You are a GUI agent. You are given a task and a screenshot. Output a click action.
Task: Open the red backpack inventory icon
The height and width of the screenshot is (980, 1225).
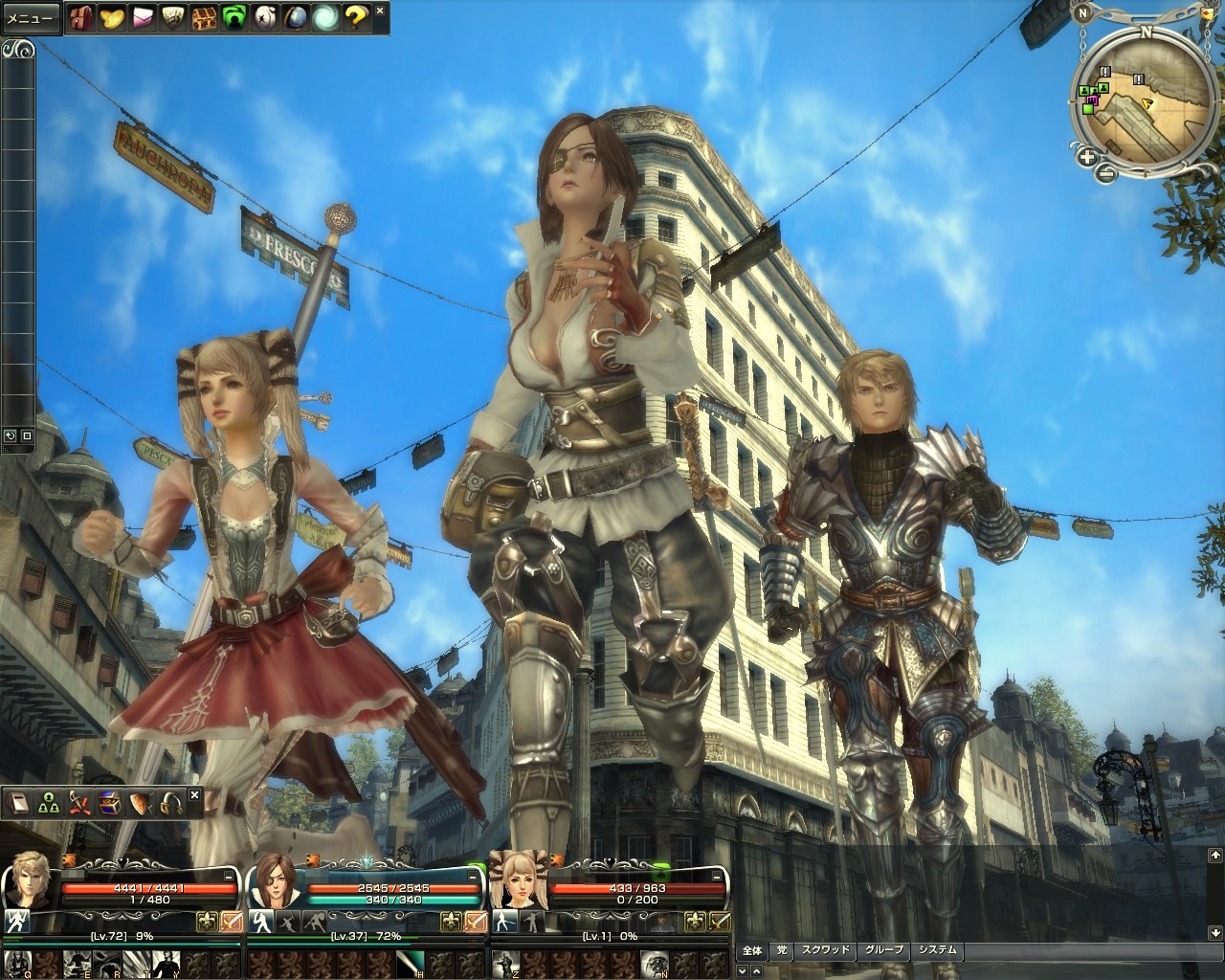point(81,16)
